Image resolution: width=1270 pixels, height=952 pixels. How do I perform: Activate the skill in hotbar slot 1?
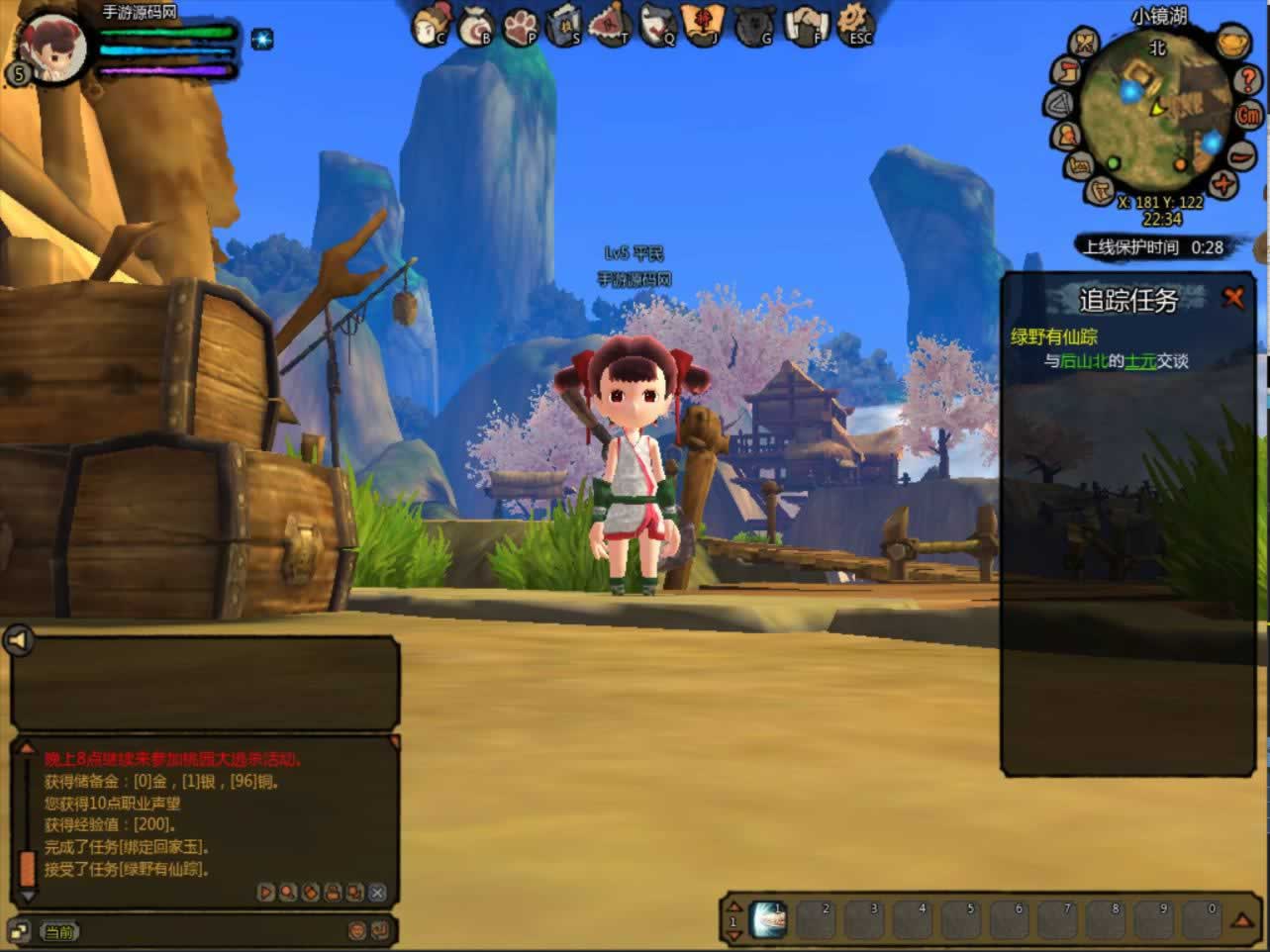pyautogui.click(x=769, y=919)
